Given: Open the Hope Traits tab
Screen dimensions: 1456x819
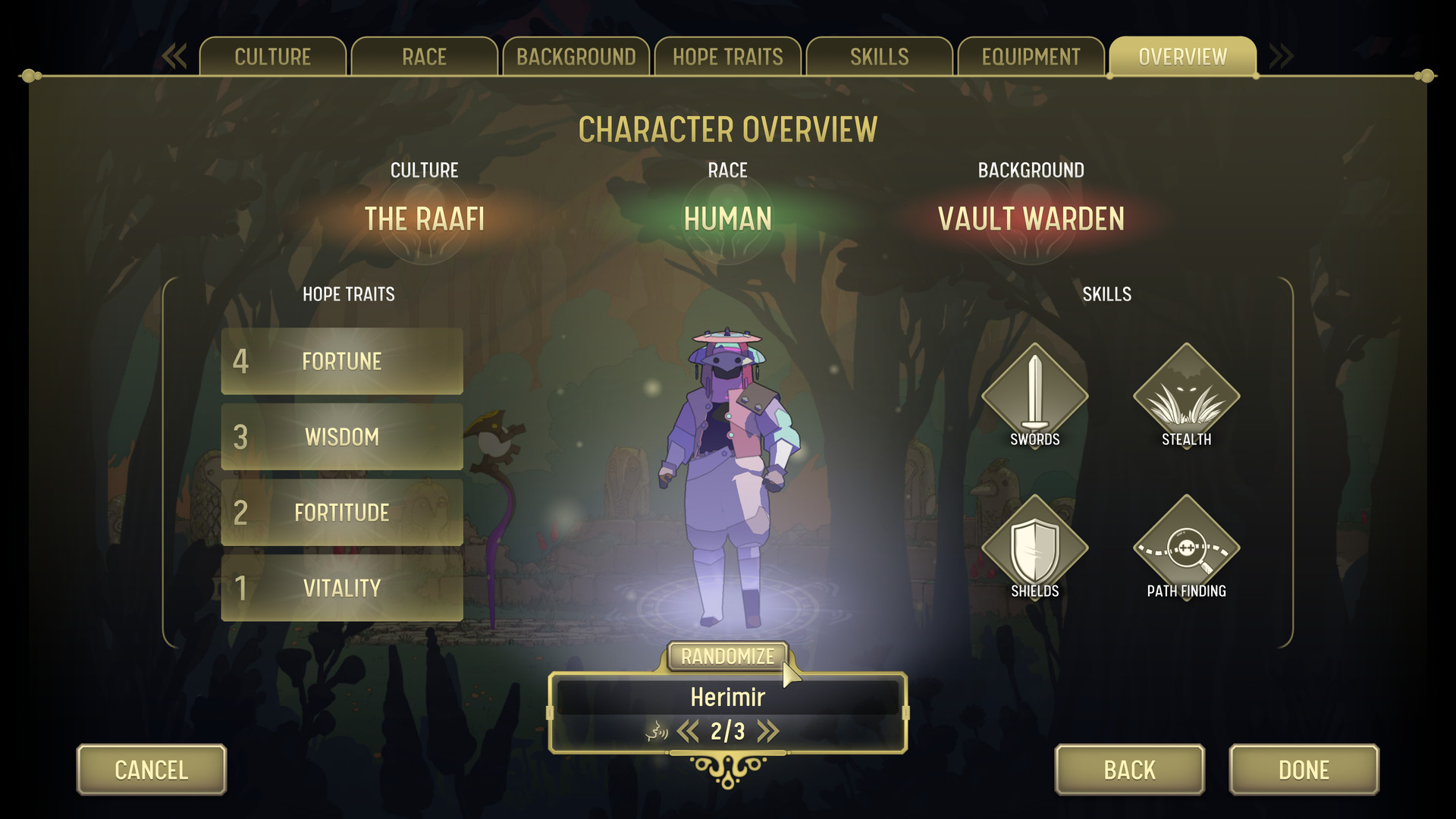Looking at the screenshot, I should pos(727,56).
